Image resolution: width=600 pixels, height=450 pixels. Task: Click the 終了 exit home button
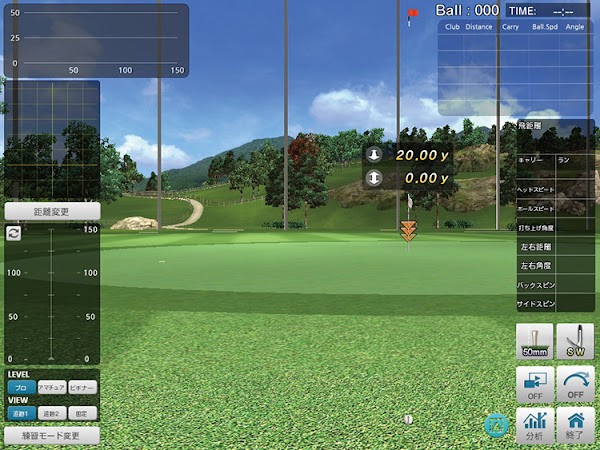click(575, 426)
